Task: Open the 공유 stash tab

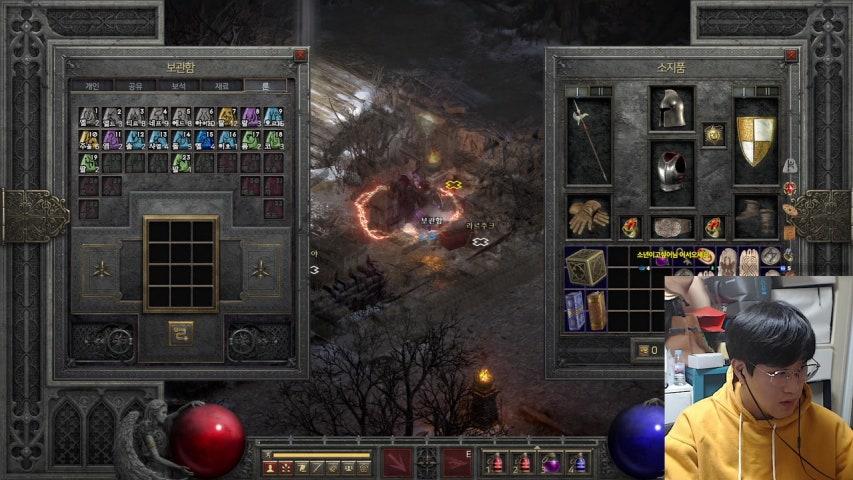Action: coord(134,86)
